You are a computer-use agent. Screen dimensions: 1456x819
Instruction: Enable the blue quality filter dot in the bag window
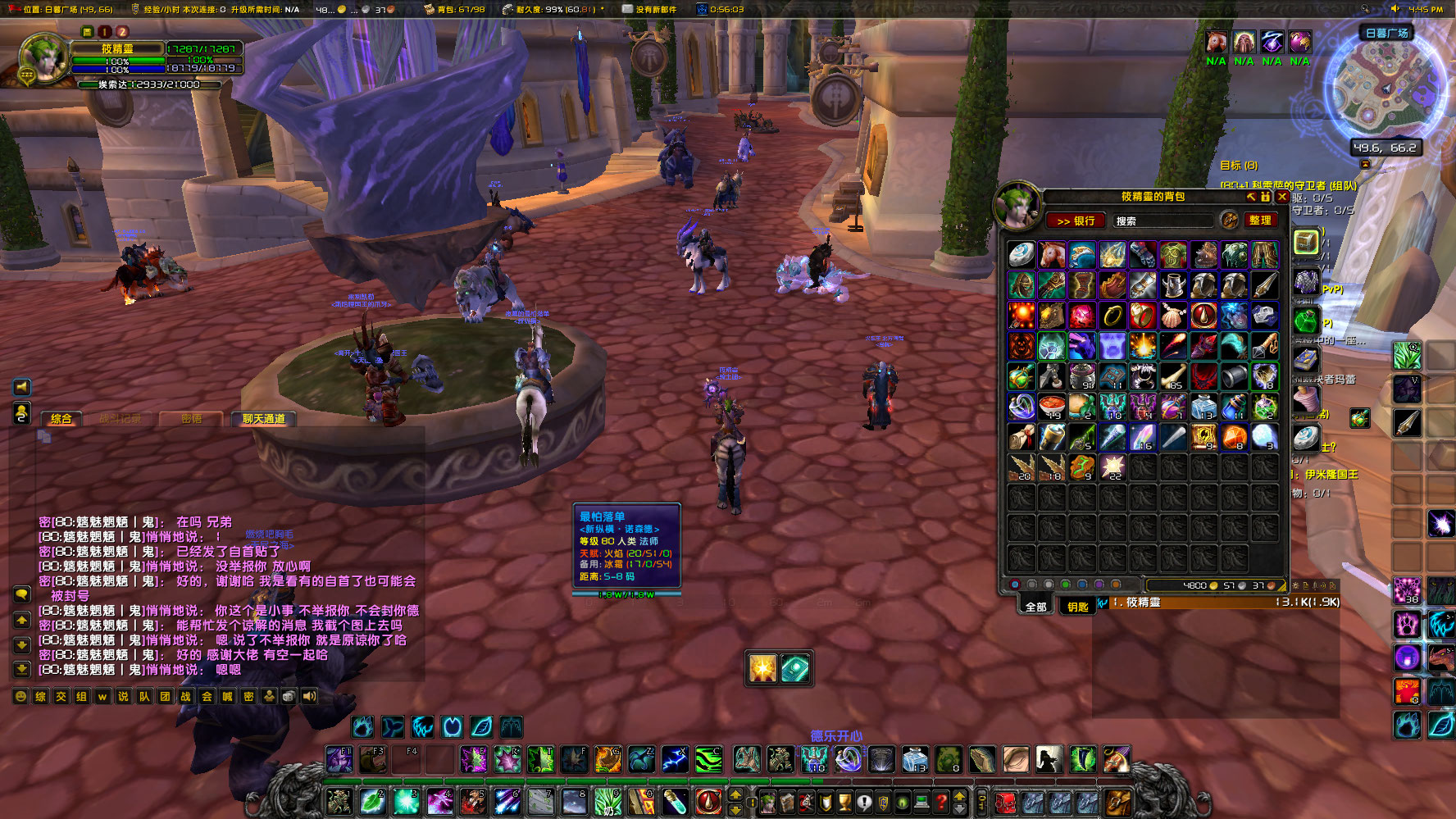pyautogui.click(x=1081, y=585)
